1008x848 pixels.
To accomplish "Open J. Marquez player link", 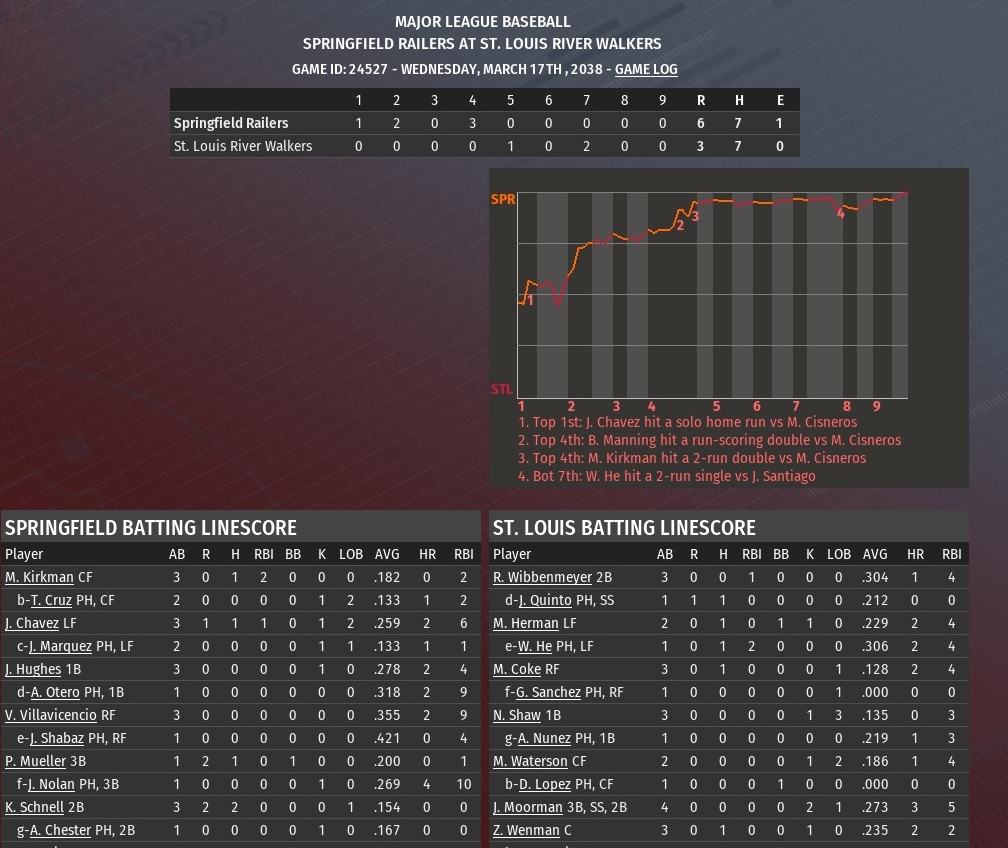I will pos(61,646).
